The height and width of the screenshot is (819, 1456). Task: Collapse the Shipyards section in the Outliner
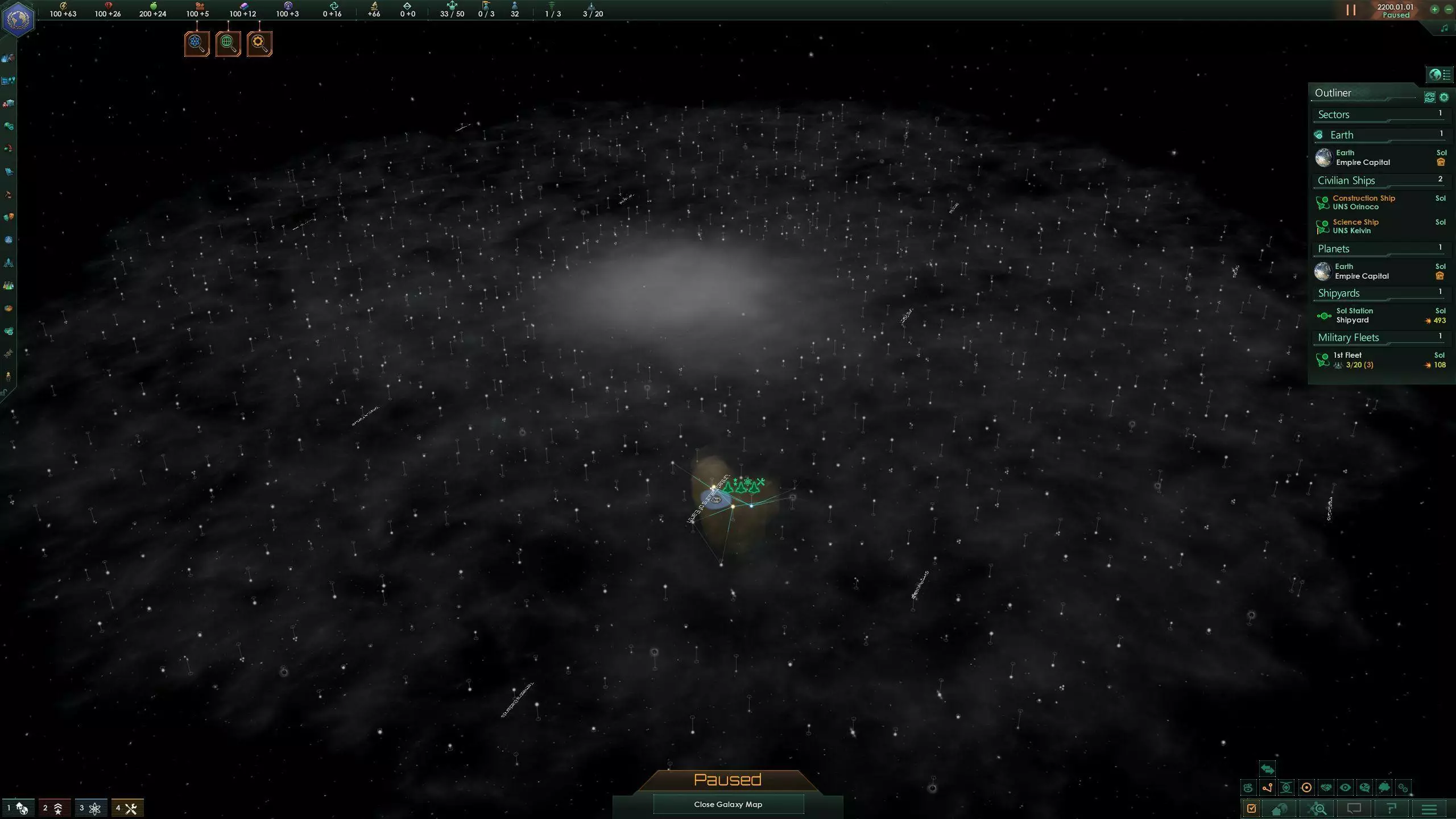[x=1365, y=293]
